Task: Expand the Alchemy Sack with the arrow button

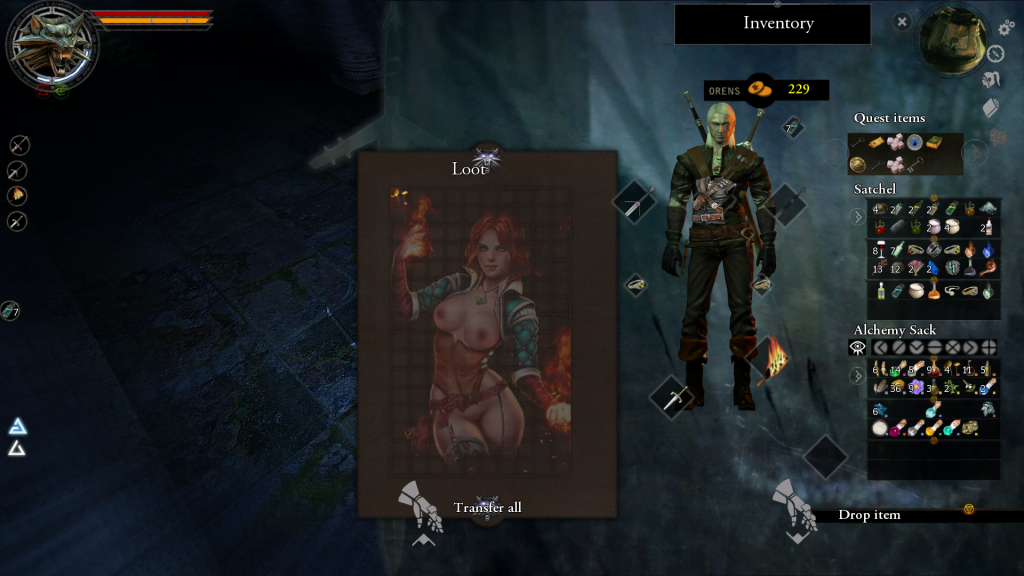Action: pos(857,377)
